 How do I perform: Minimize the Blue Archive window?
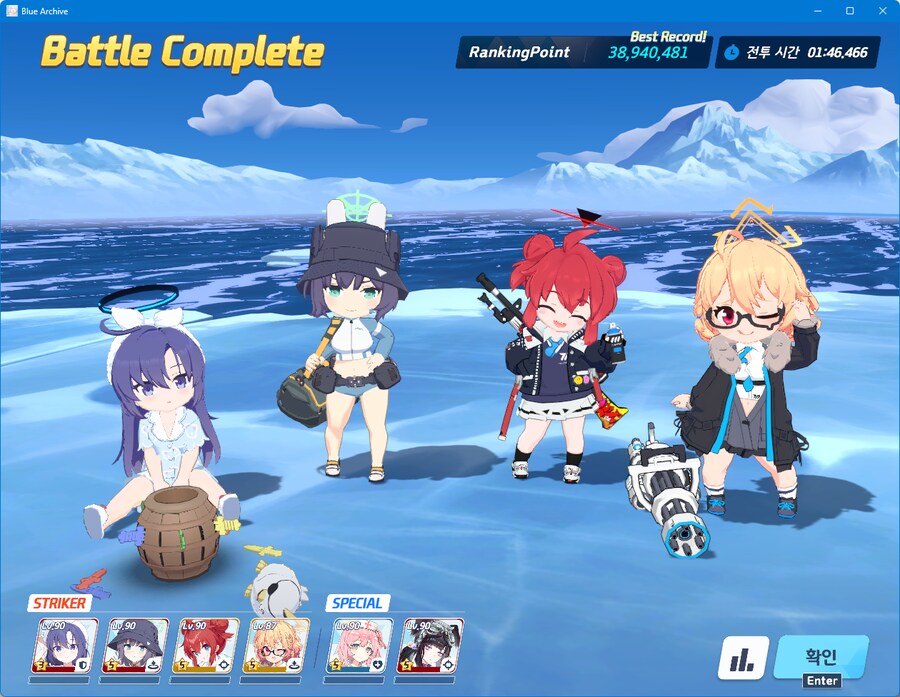click(x=819, y=11)
